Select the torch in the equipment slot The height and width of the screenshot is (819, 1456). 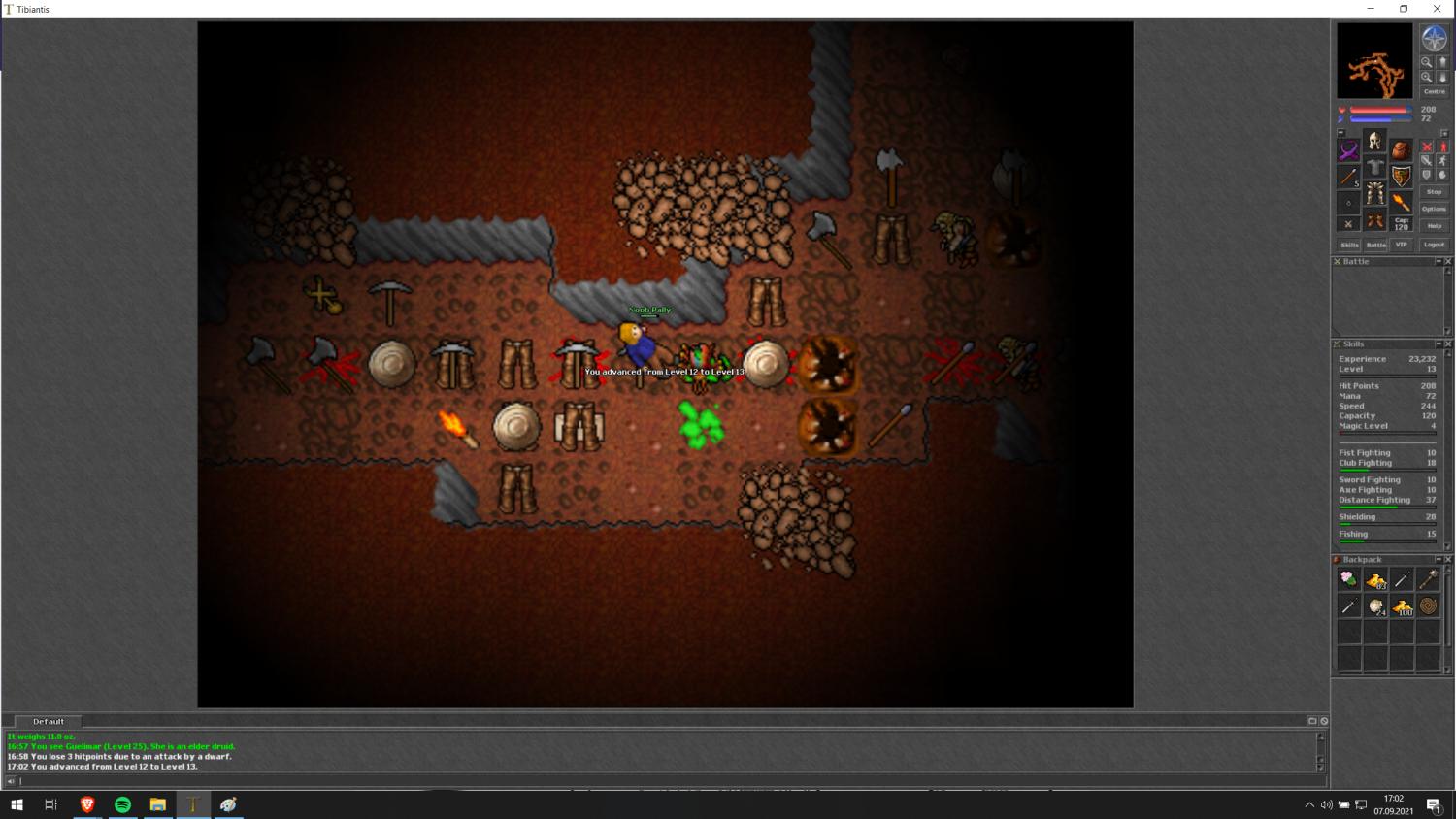click(x=1401, y=201)
